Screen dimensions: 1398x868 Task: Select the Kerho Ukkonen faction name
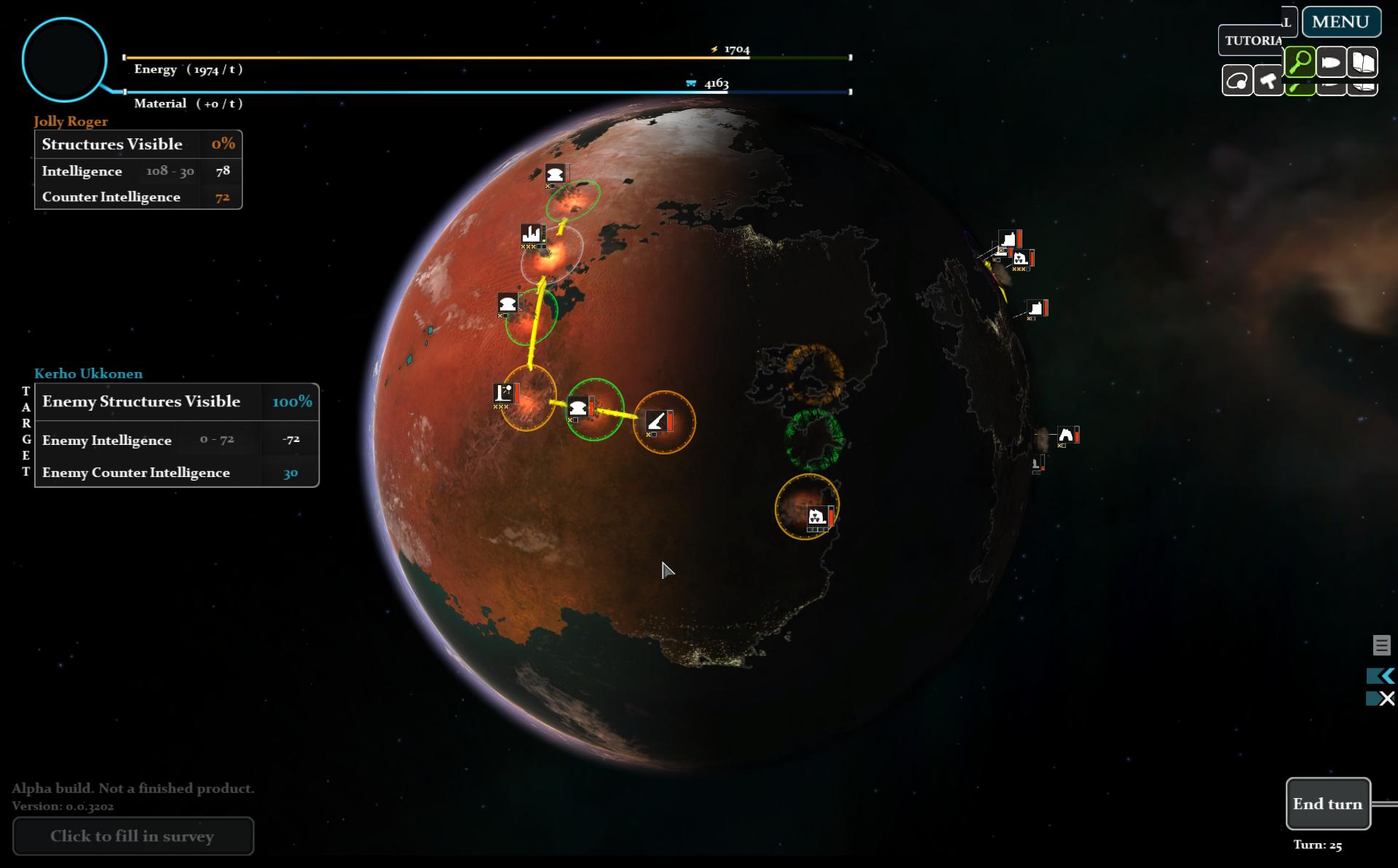(87, 374)
